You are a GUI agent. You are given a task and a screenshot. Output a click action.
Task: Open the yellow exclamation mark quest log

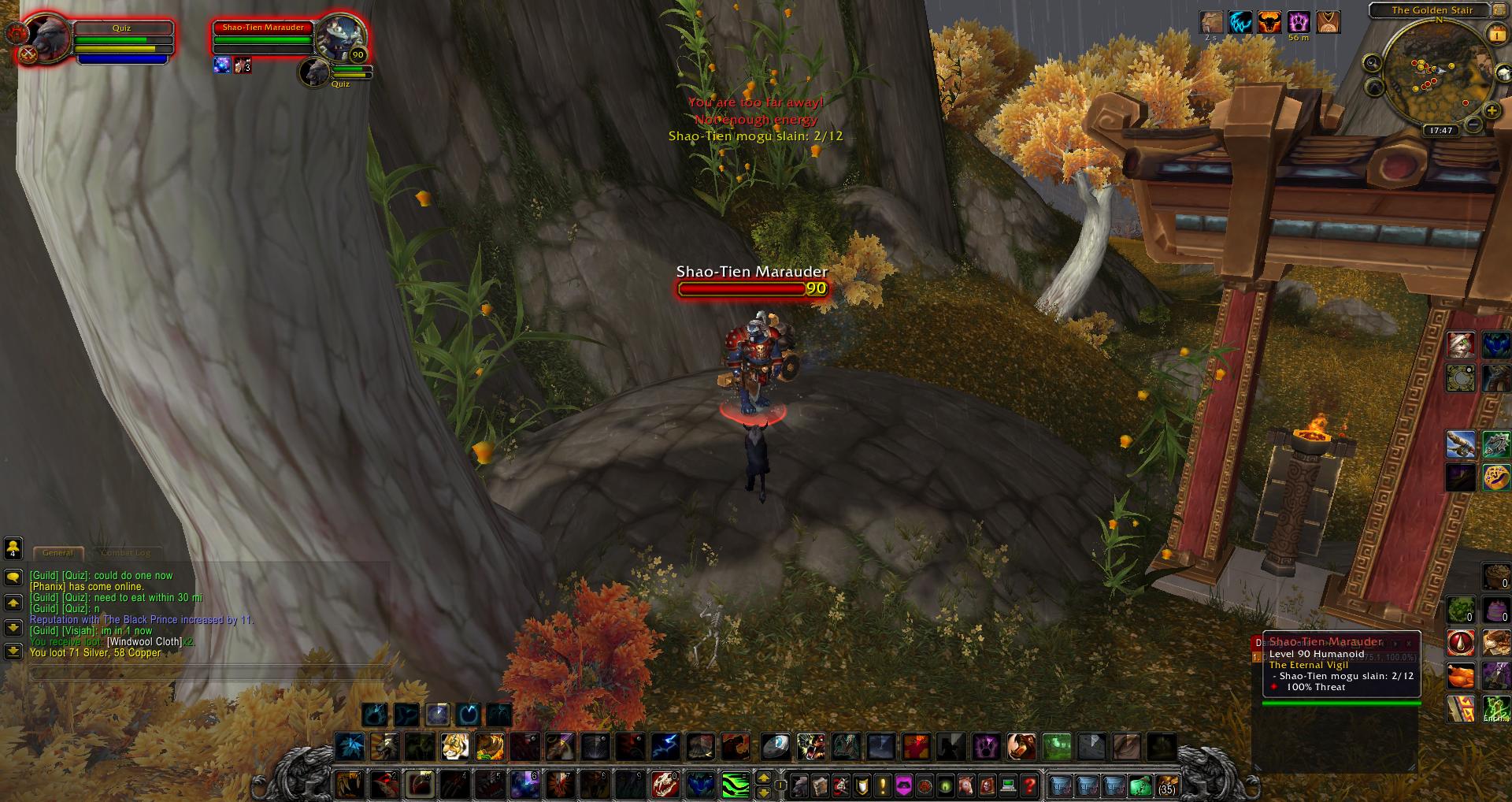883,785
